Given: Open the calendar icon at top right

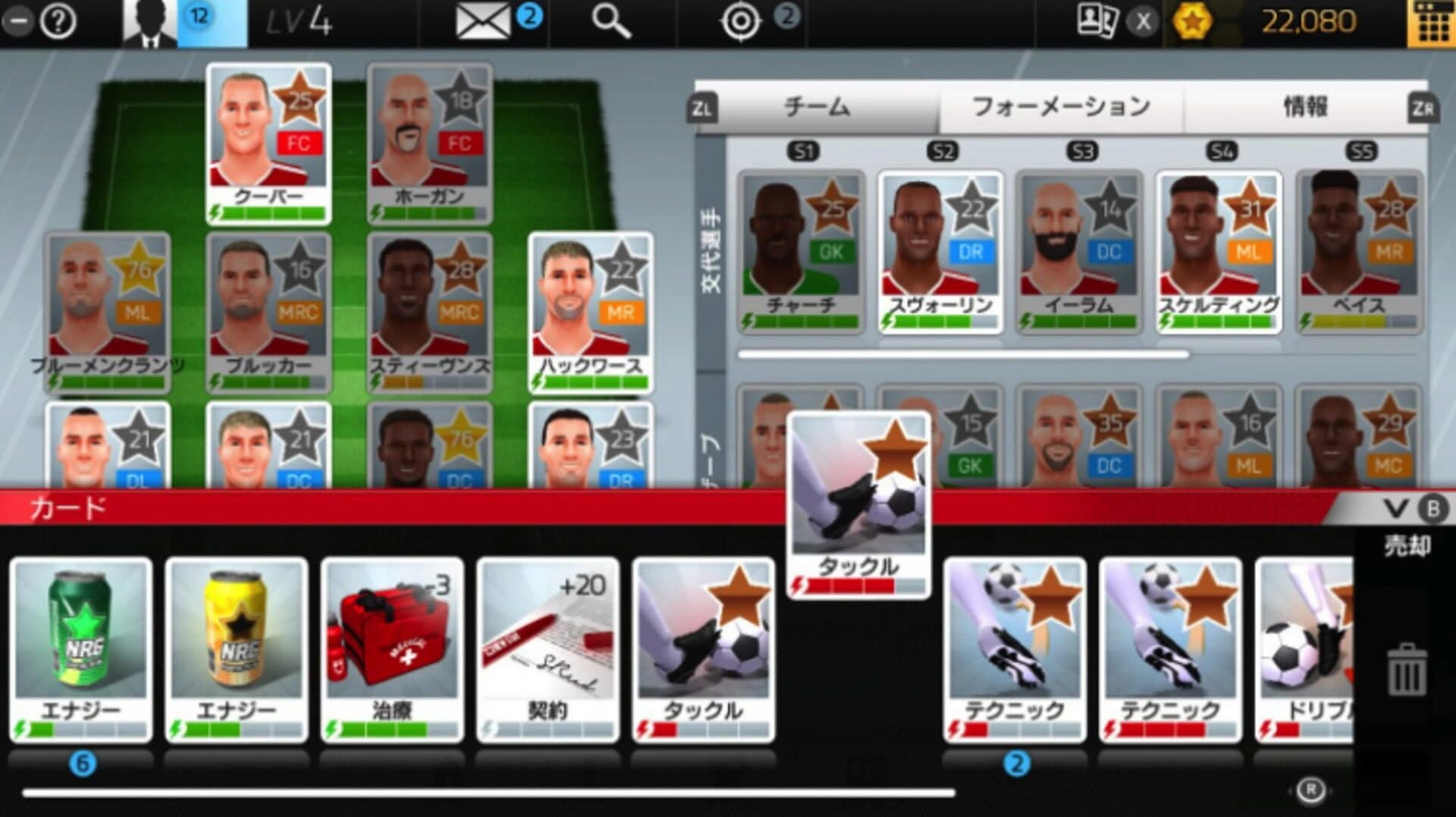Looking at the screenshot, I should tap(1432, 21).
